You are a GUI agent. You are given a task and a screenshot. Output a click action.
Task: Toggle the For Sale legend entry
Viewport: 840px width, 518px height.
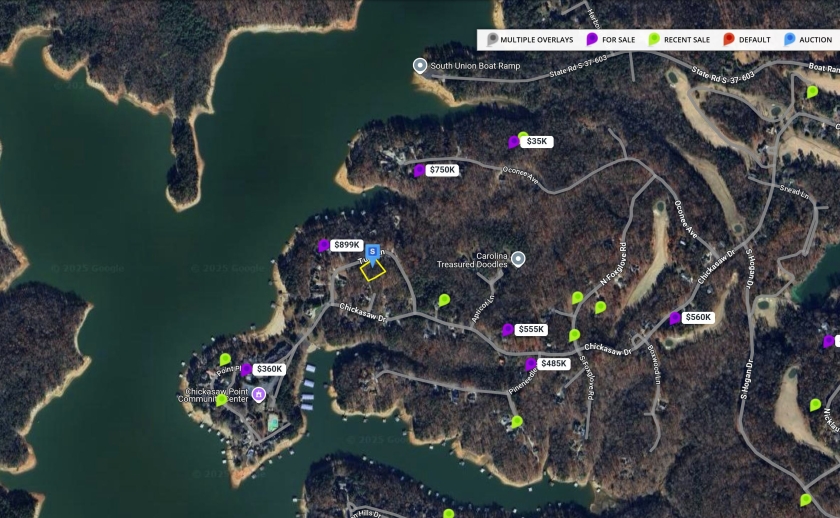coord(612,40)
